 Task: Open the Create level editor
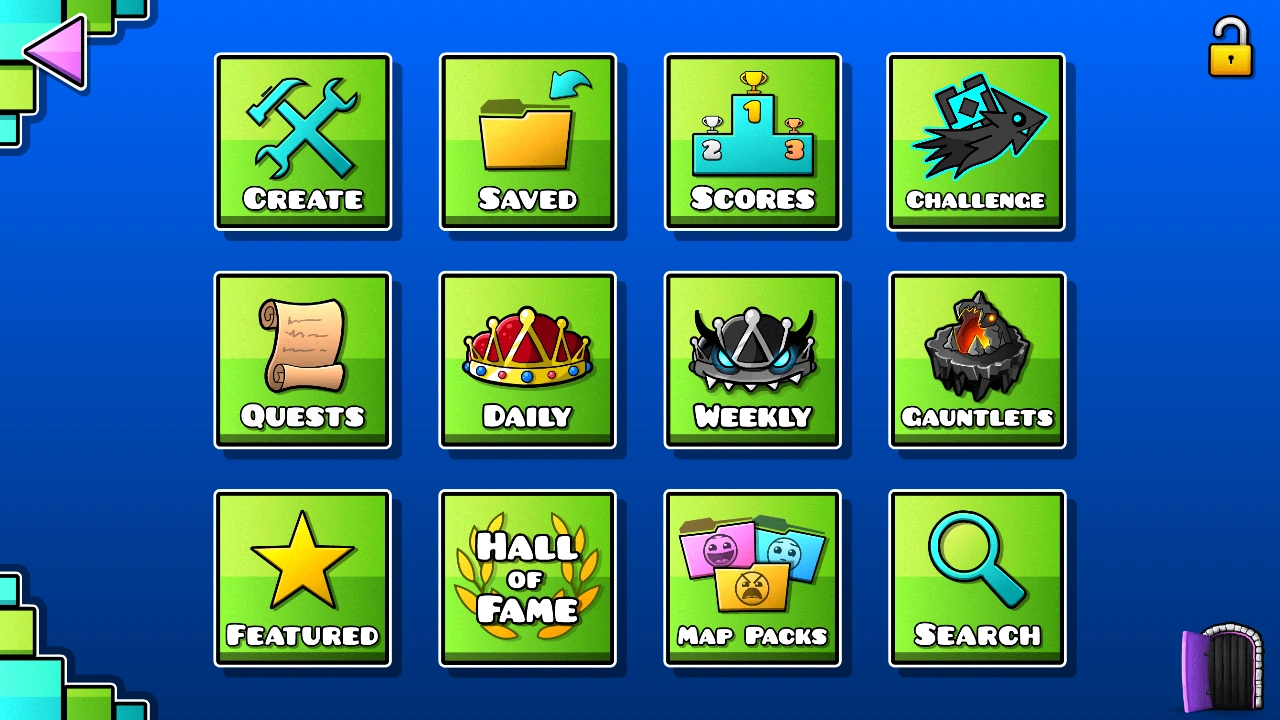point(303,140)
